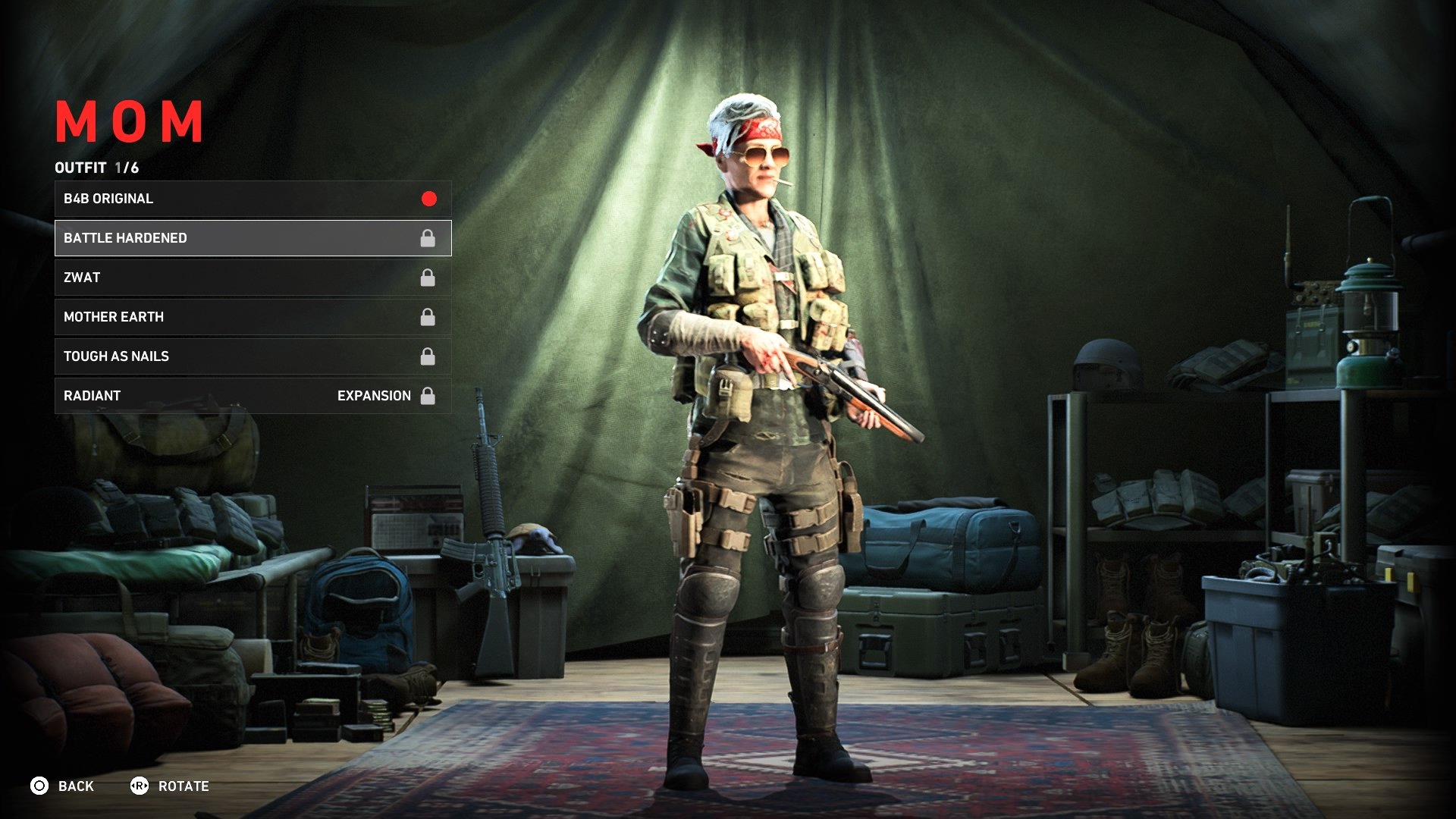
Task: Click the lock icon beside ZWAT
Action: [x=428, y=277]
